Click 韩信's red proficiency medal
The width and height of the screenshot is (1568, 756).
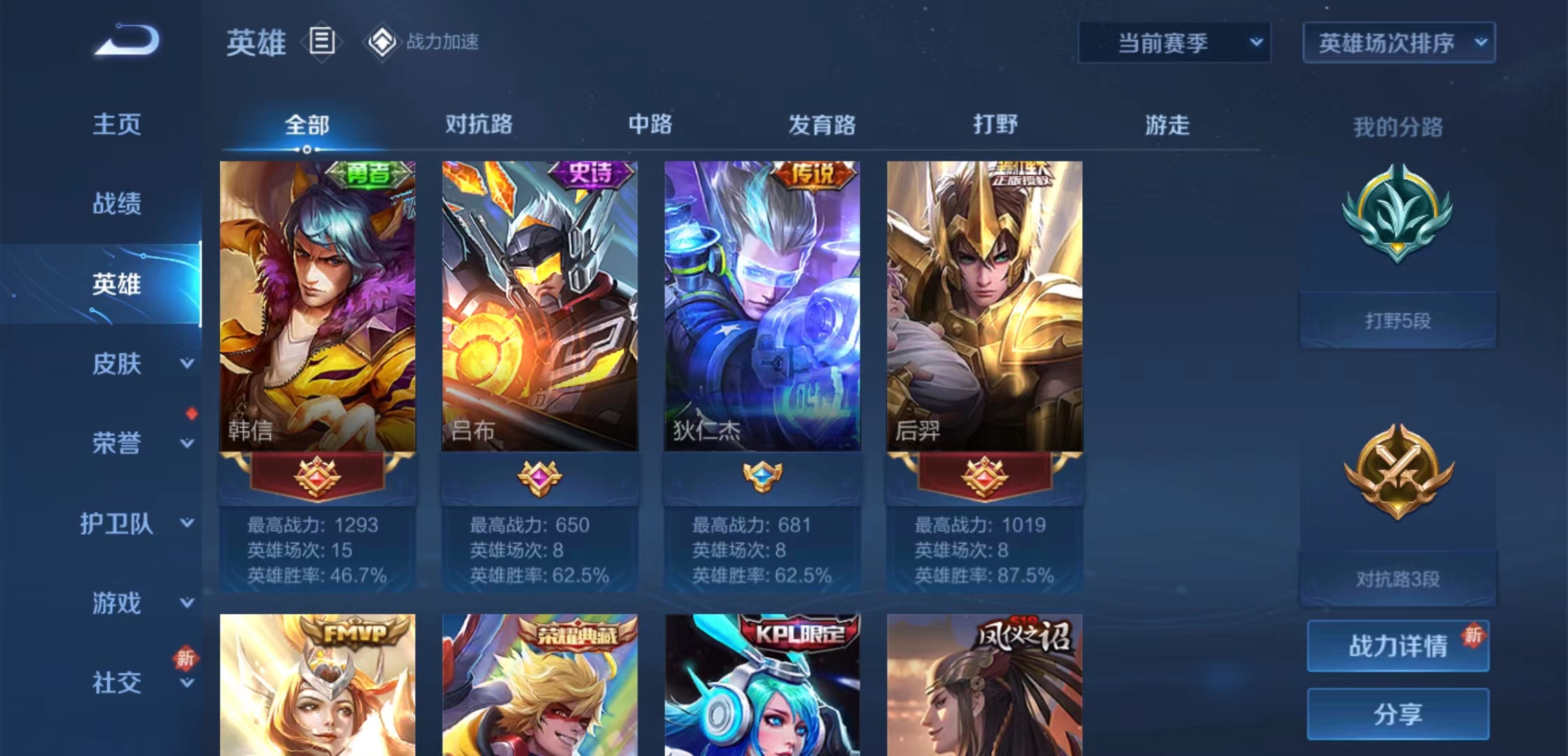pos(315,476)
